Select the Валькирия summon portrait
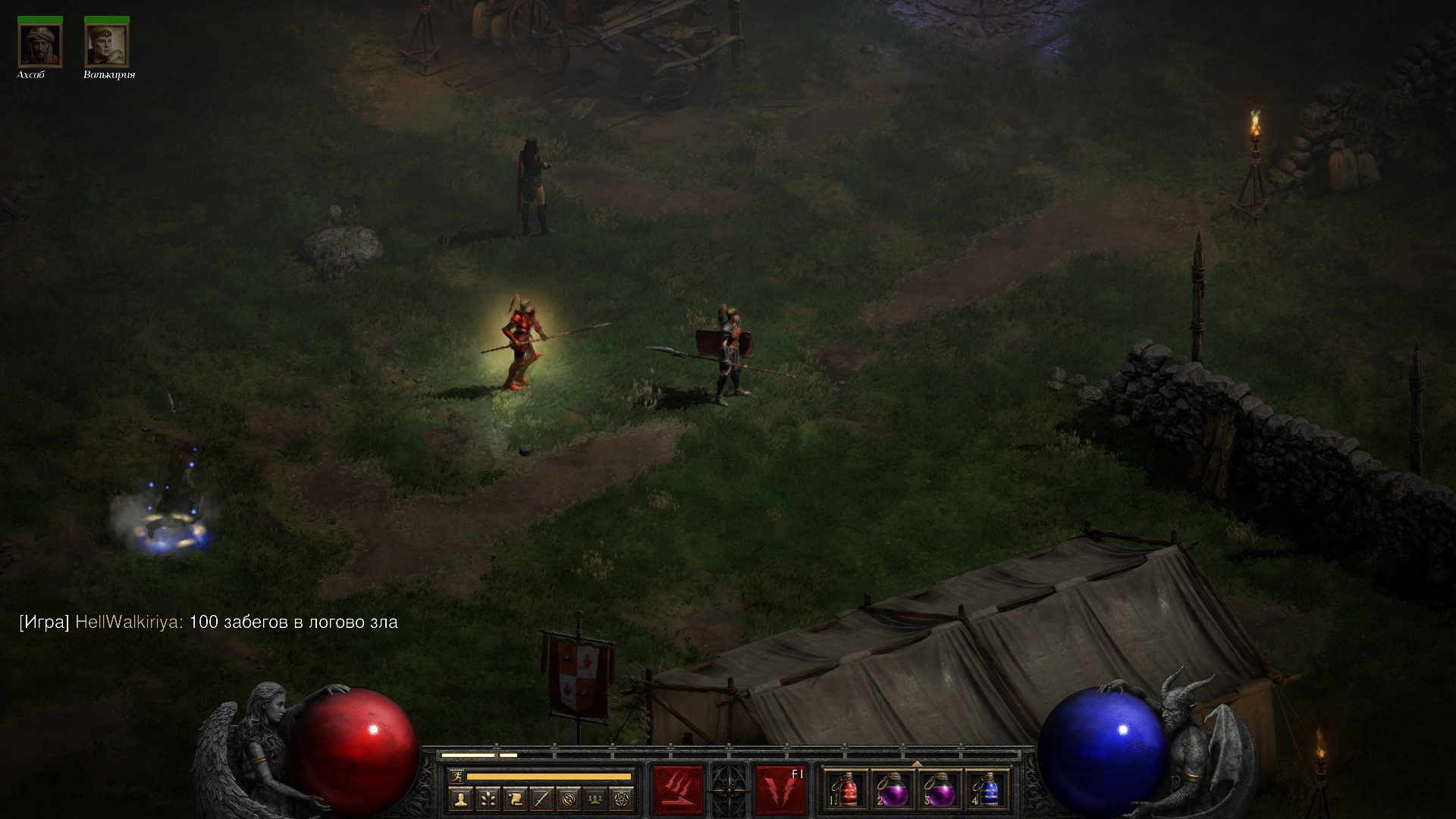This screenshot has width=1456, height=819. (x=107, y=45)
